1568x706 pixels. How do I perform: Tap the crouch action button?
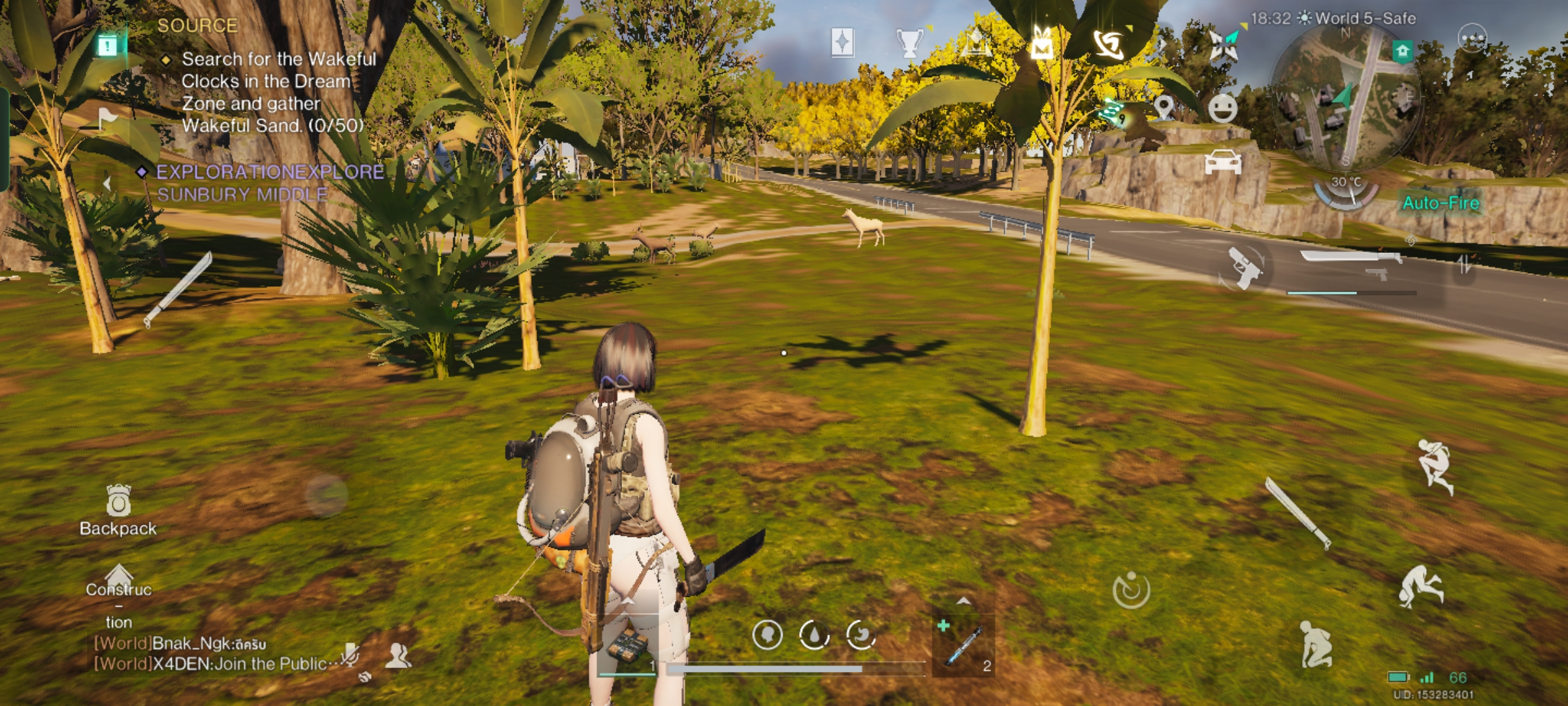click(x=1315, y=645)
